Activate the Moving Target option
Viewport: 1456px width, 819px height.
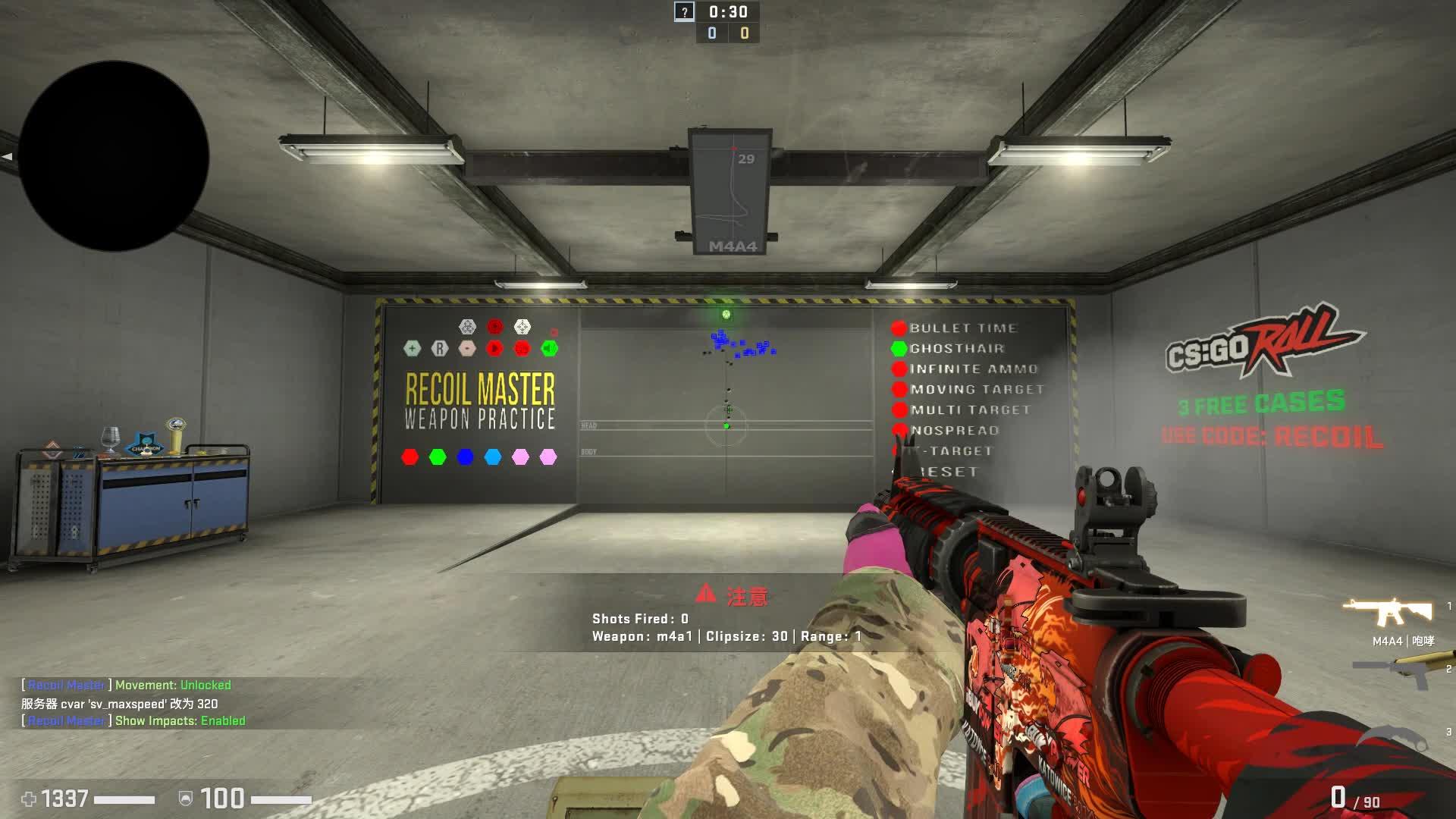[899, 390]
